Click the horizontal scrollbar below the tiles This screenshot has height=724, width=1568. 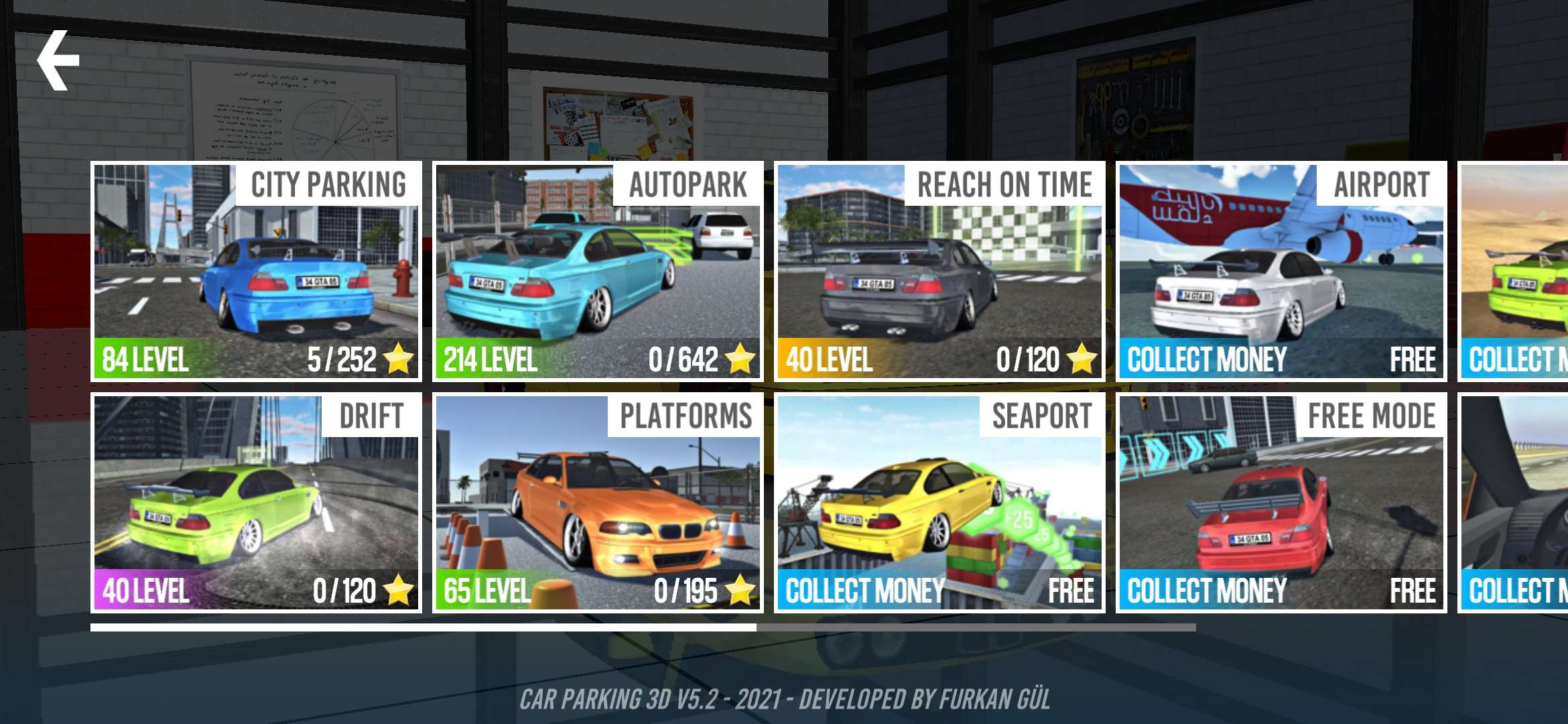[642, 627]
